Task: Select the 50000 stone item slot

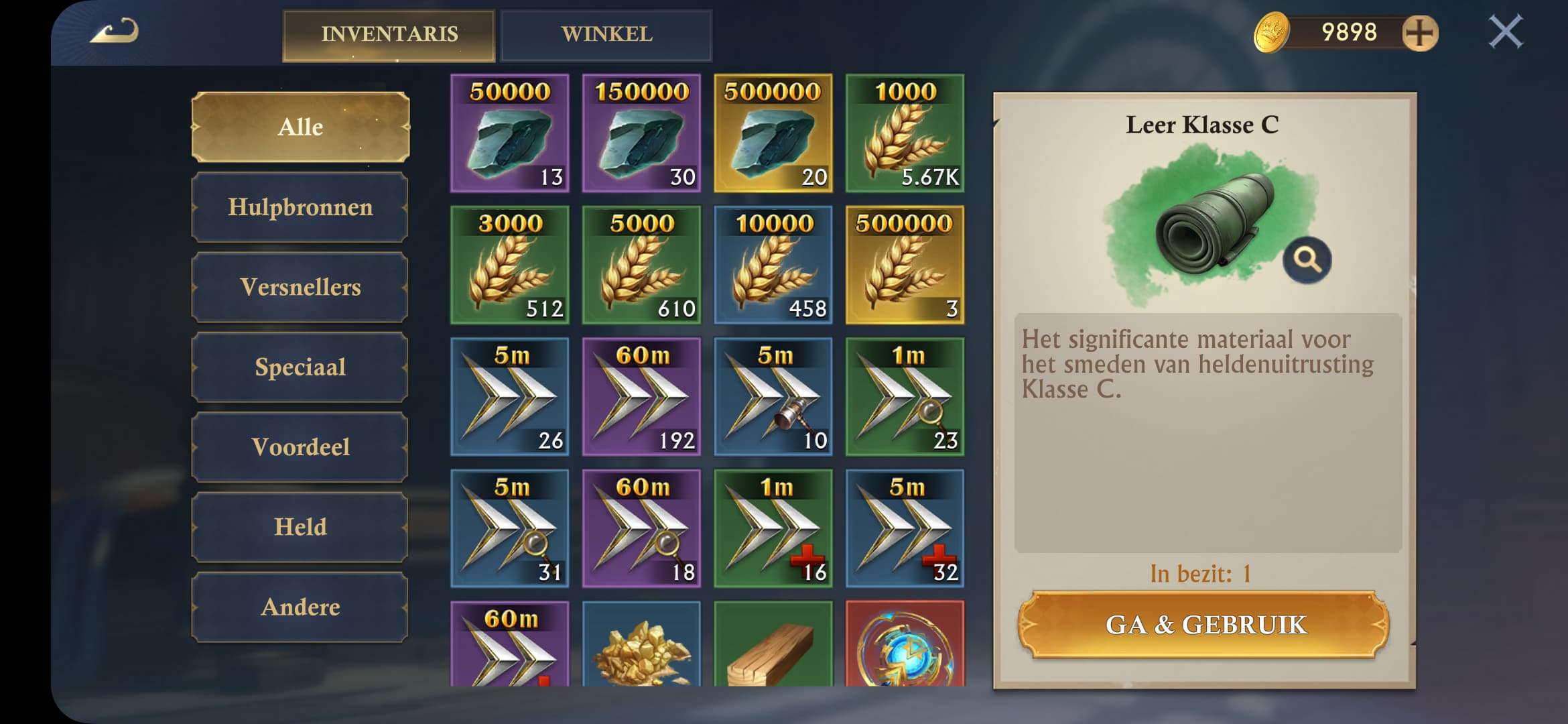Action: coord(510,133)
